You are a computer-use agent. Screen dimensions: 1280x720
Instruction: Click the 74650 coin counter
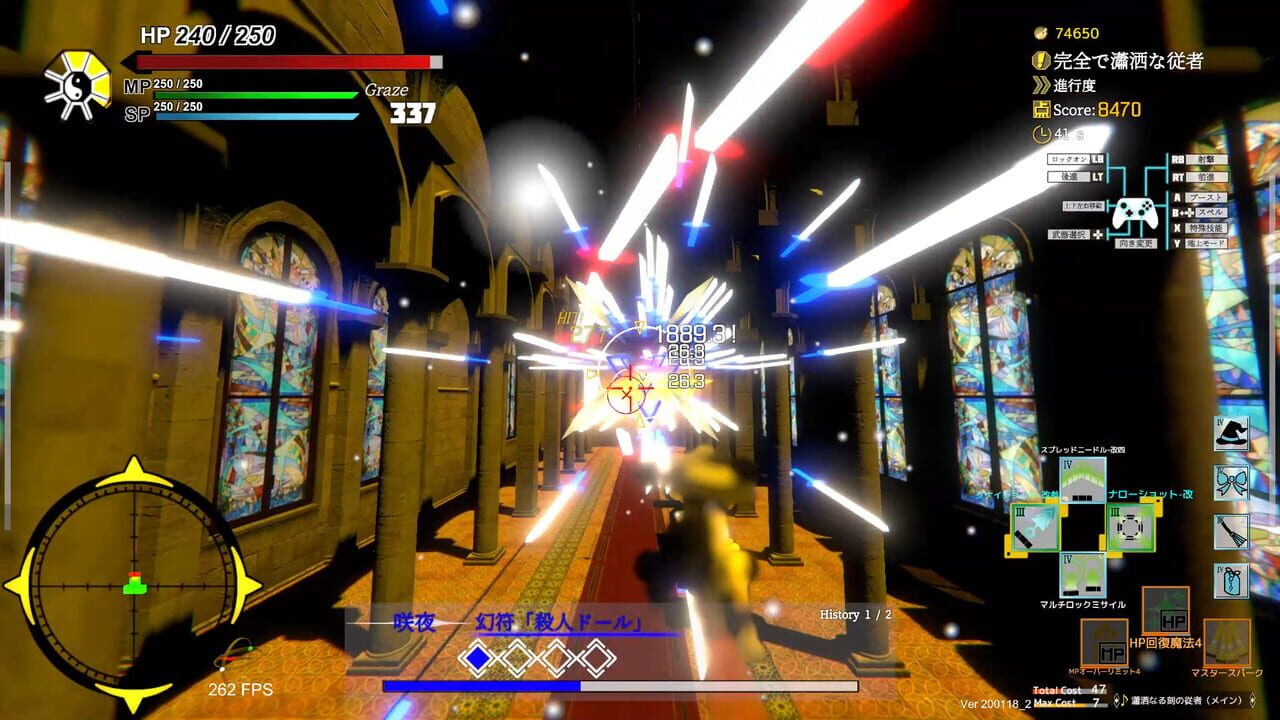point(1080,31)
